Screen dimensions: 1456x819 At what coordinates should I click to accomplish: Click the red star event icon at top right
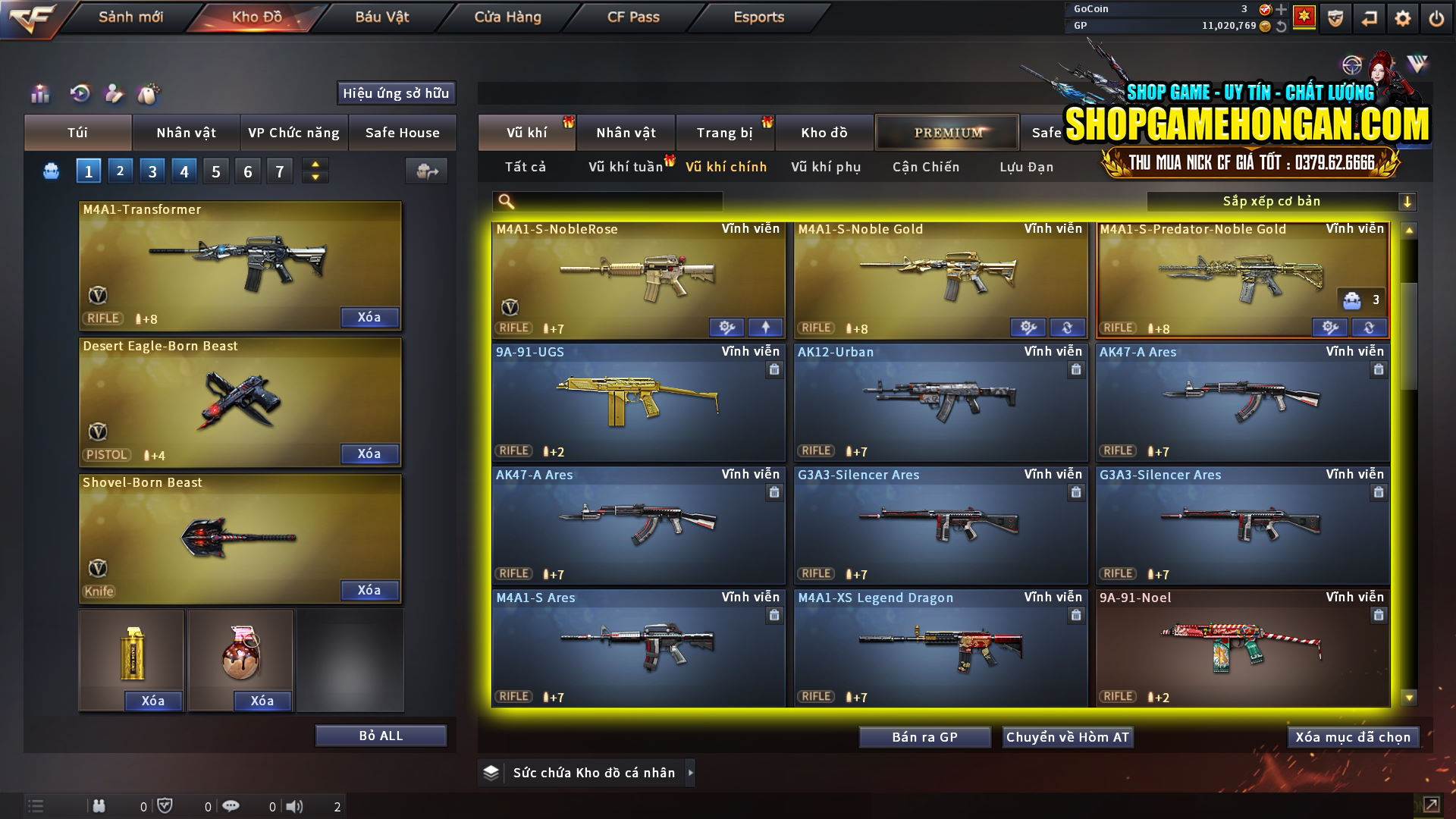(x=1304, y=17)
